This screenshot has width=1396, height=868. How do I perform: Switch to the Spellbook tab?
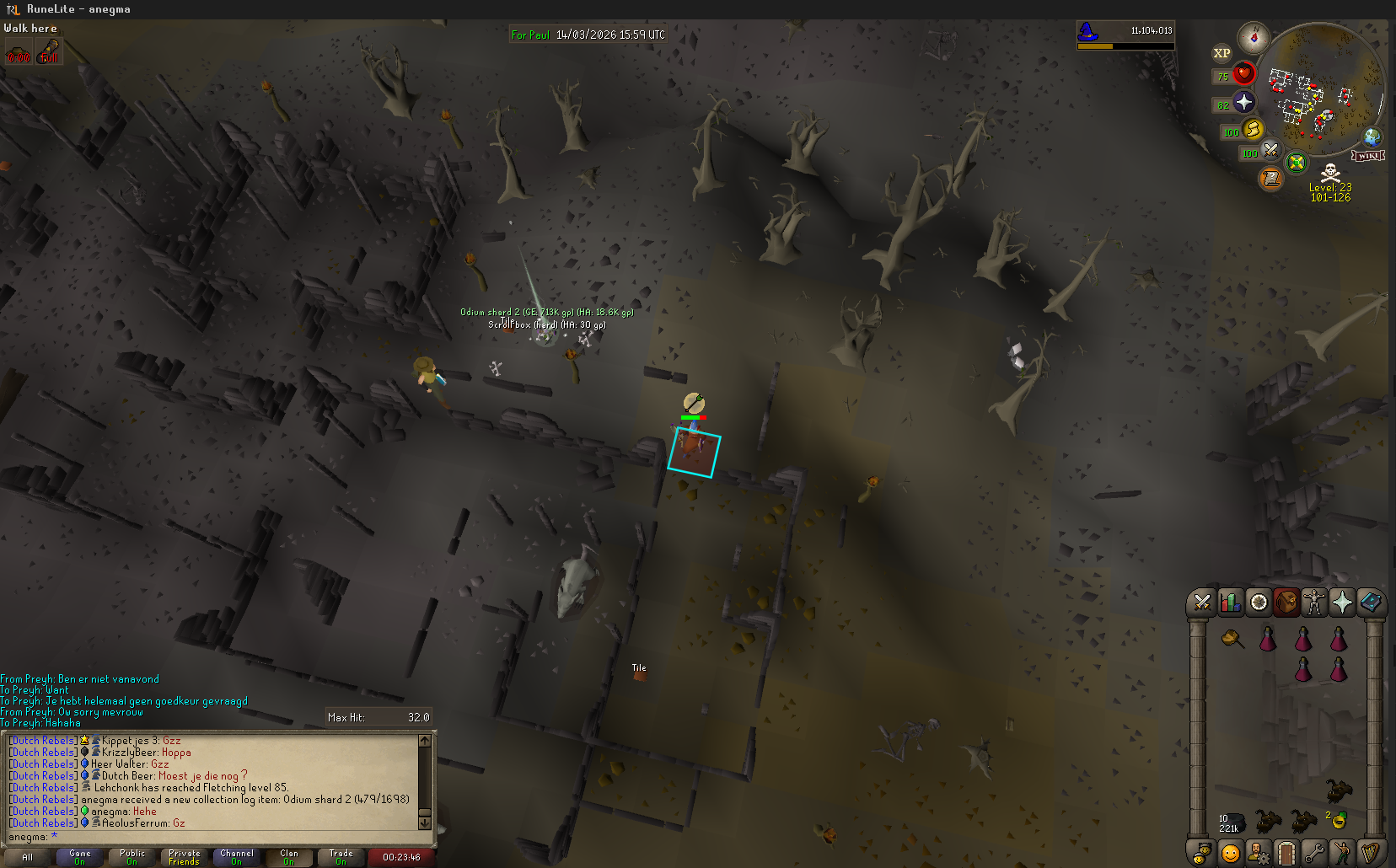click(1371, 603)
